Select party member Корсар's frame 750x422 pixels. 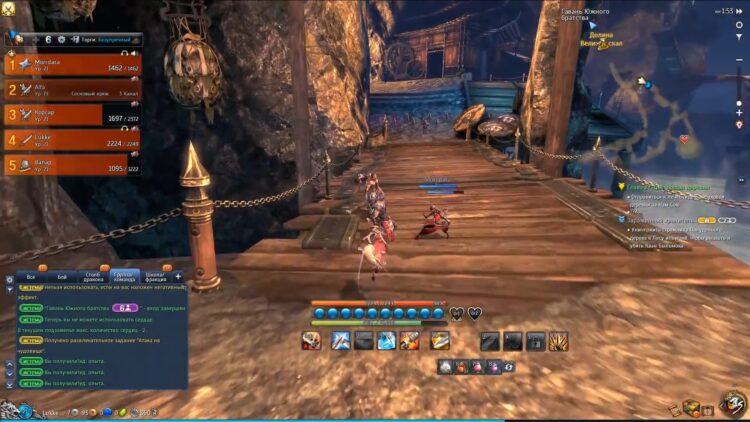click(72, 115)
